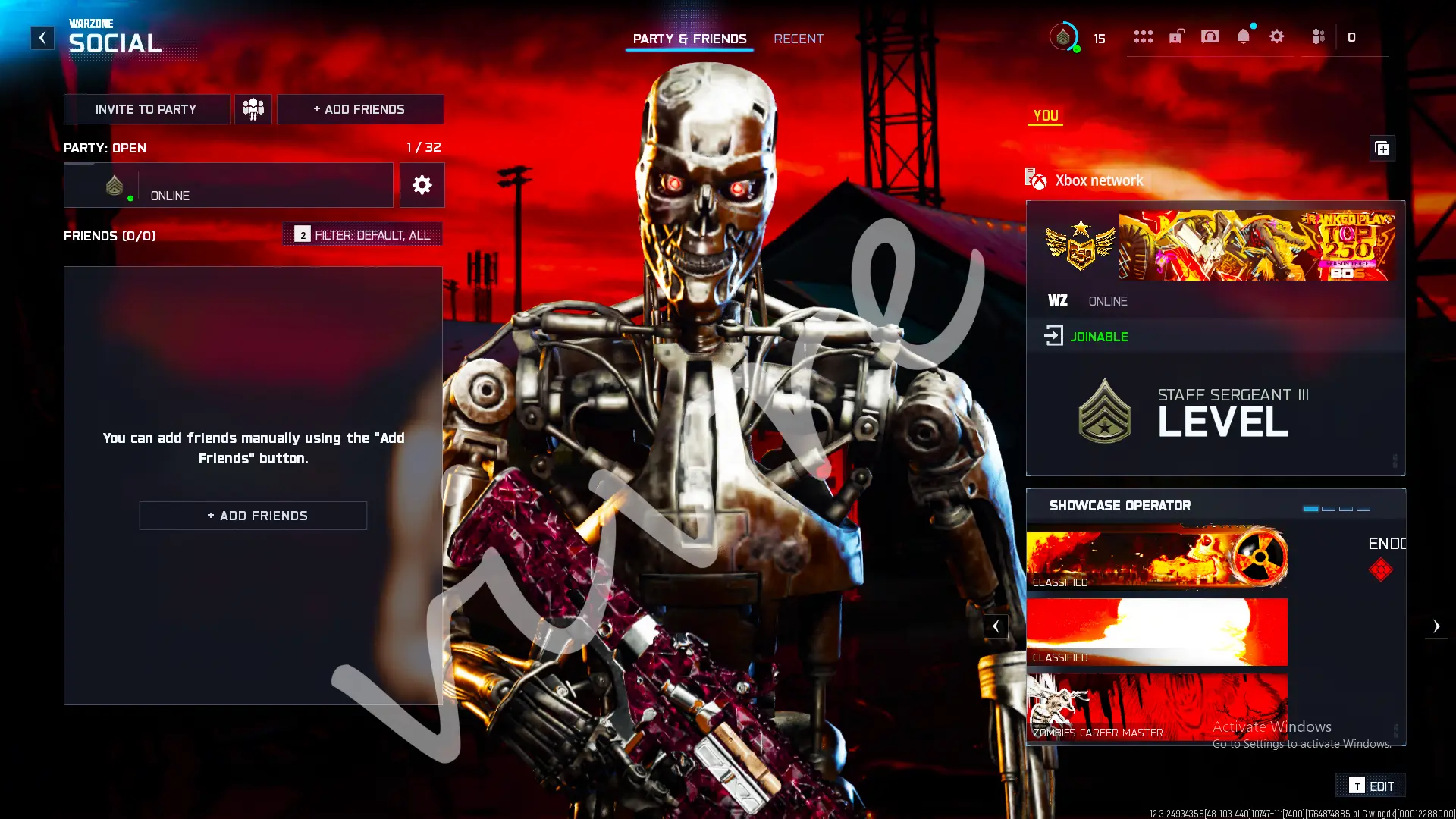
Task: Open party settings with the gear on your slot
Action: tap(422, 185)
